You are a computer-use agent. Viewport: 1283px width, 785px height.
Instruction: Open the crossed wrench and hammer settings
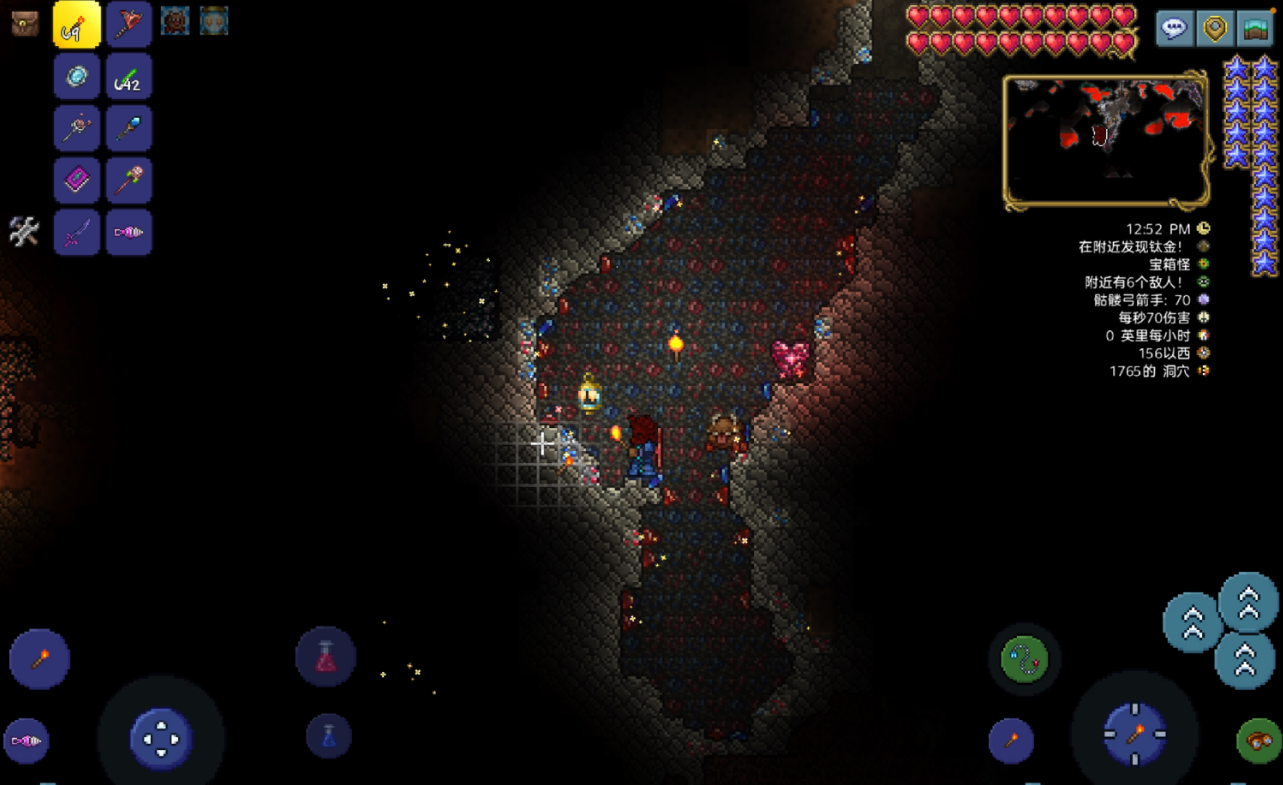24,232
